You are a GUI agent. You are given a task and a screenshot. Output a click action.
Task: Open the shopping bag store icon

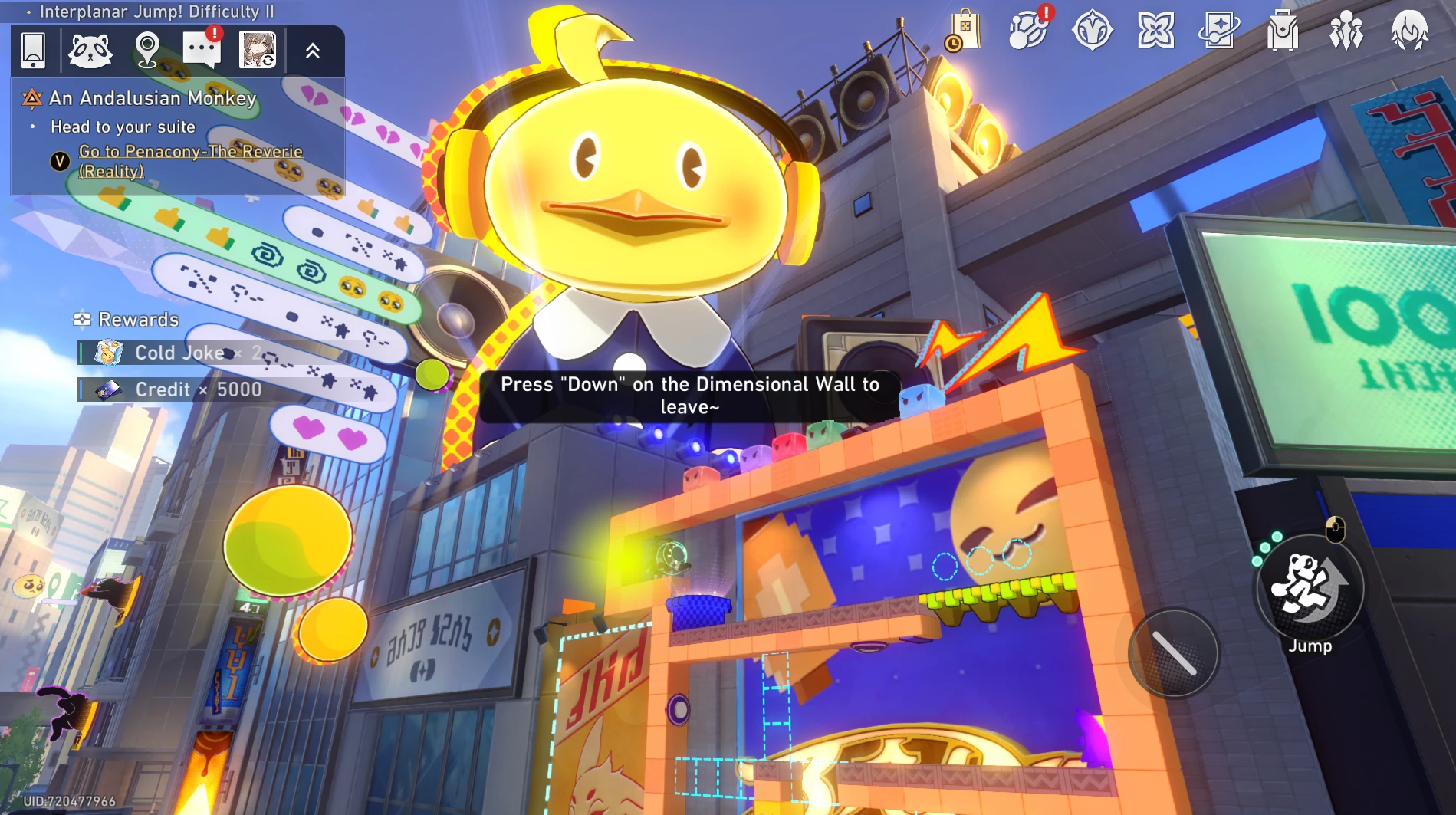coord(964,31)
